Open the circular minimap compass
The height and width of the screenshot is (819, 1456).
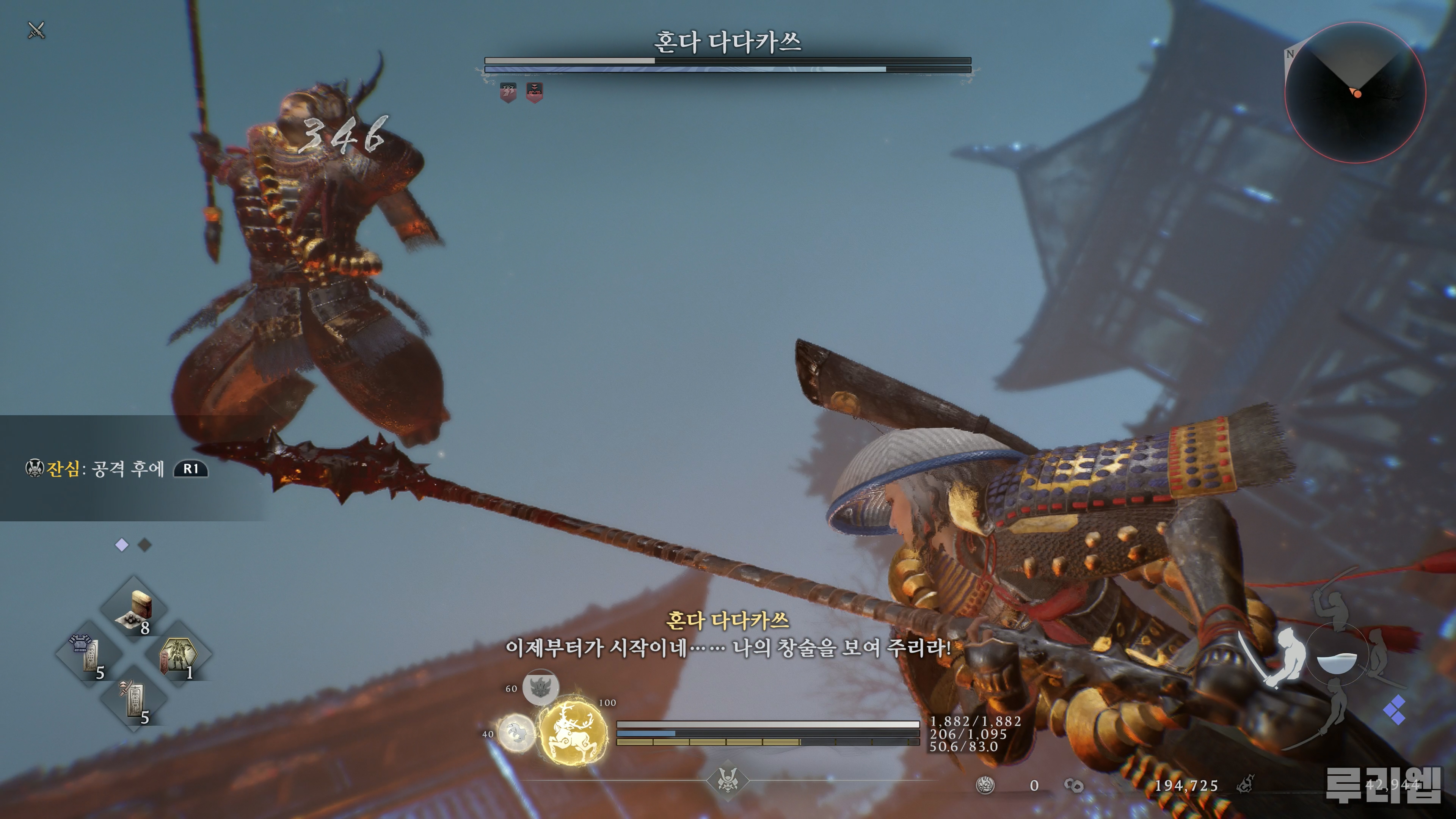click(x=1355, y=92)
